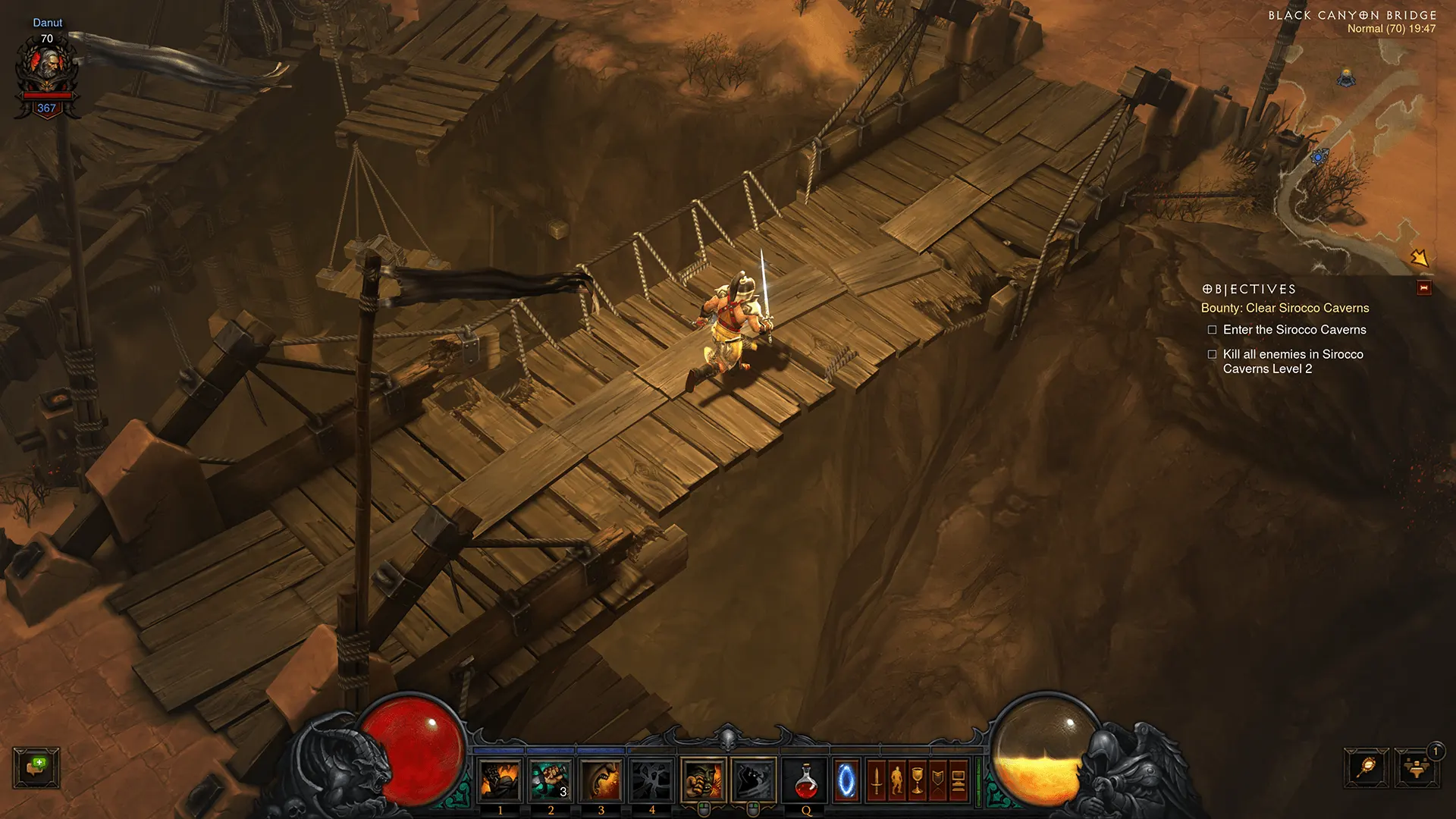The width and height of the screenshot is (1456, 819).
Task: Select the left-mouse punching barbarian skill
Action: (x=703, y=780)
